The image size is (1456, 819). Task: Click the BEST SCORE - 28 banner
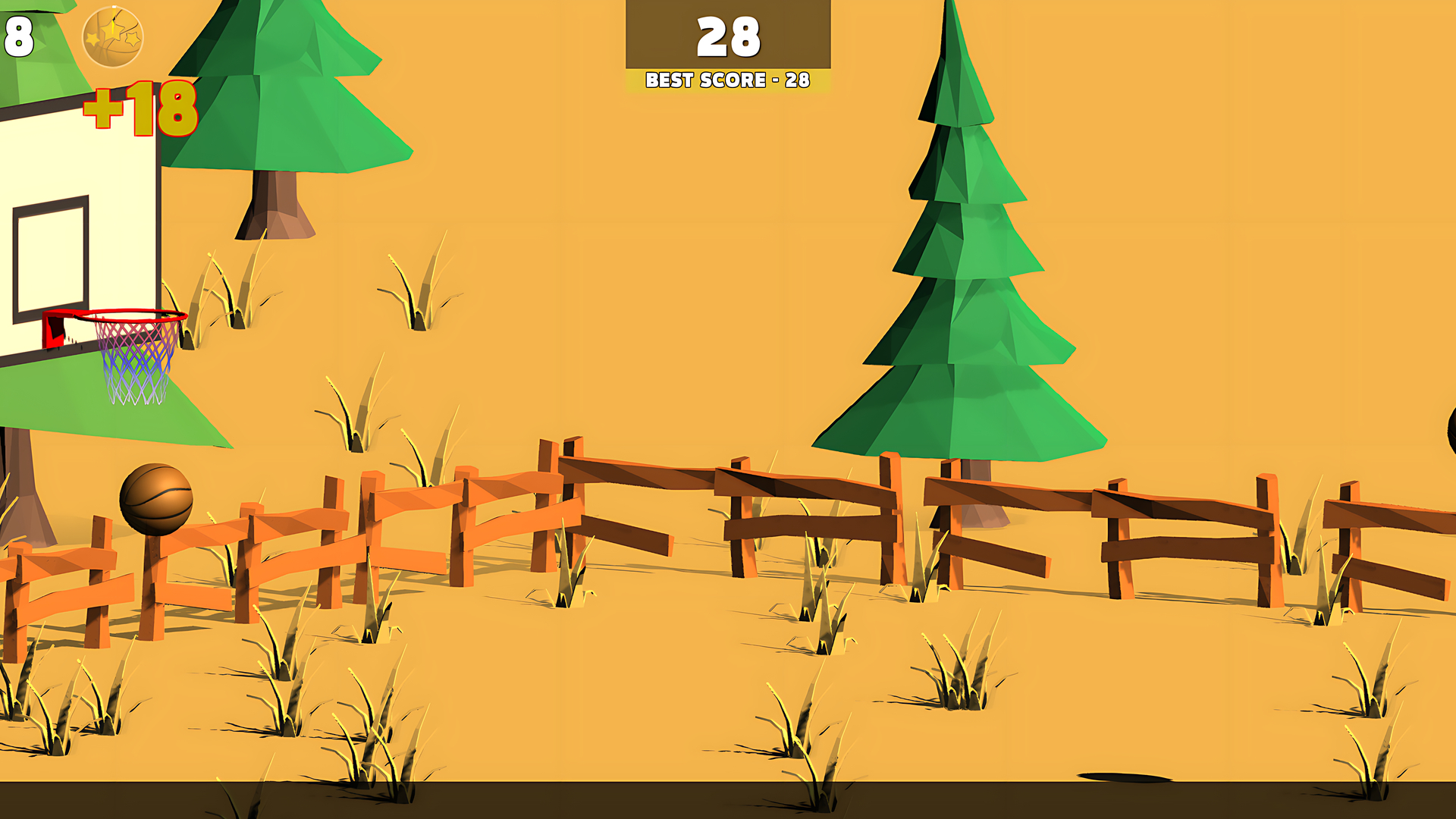[x=726, y=78]
